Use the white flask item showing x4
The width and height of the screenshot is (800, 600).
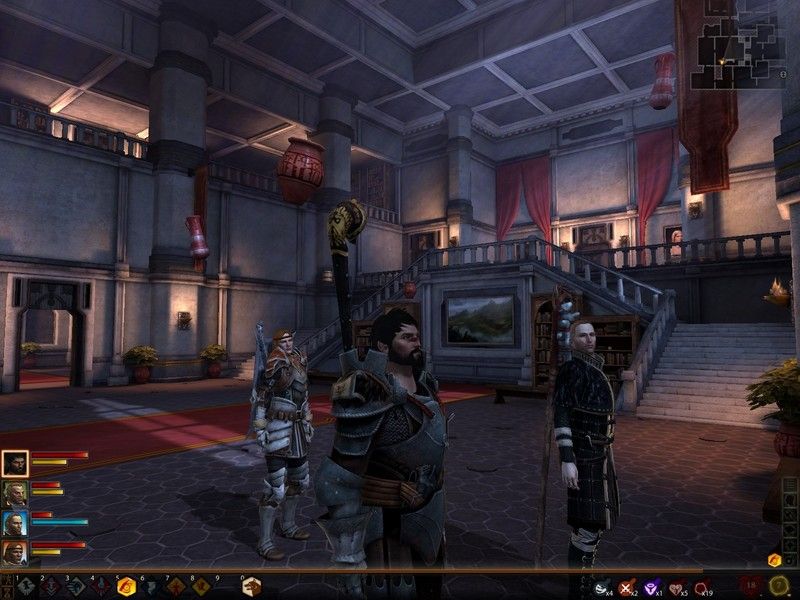click(602, 588)
